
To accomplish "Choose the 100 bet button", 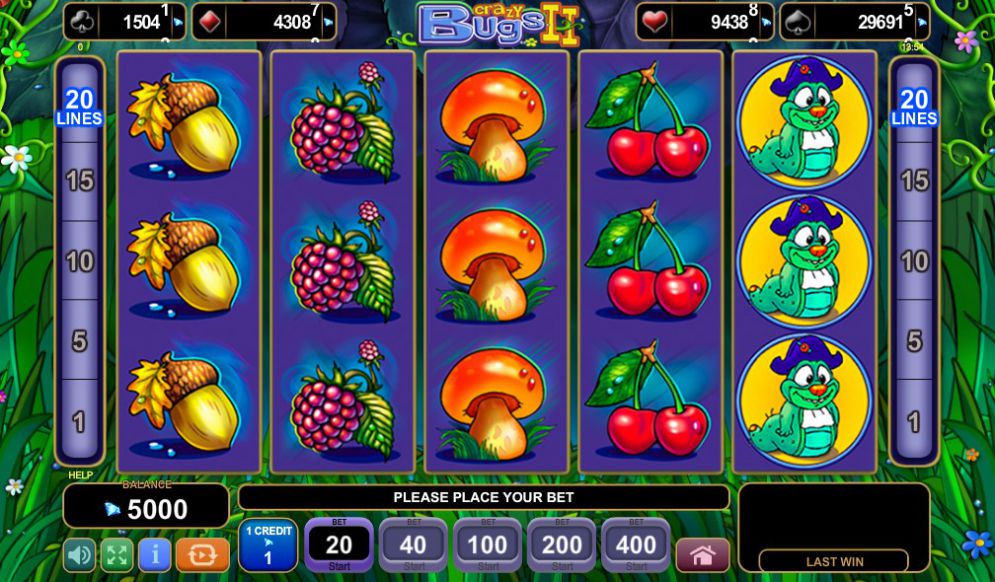I will [x=487, y=545].
